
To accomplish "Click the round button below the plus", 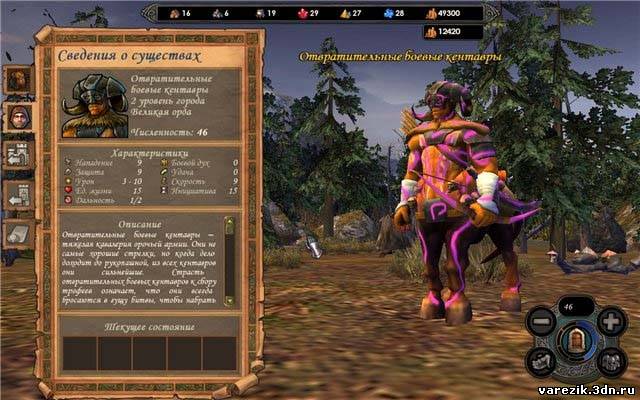I will tap(612, 363).
